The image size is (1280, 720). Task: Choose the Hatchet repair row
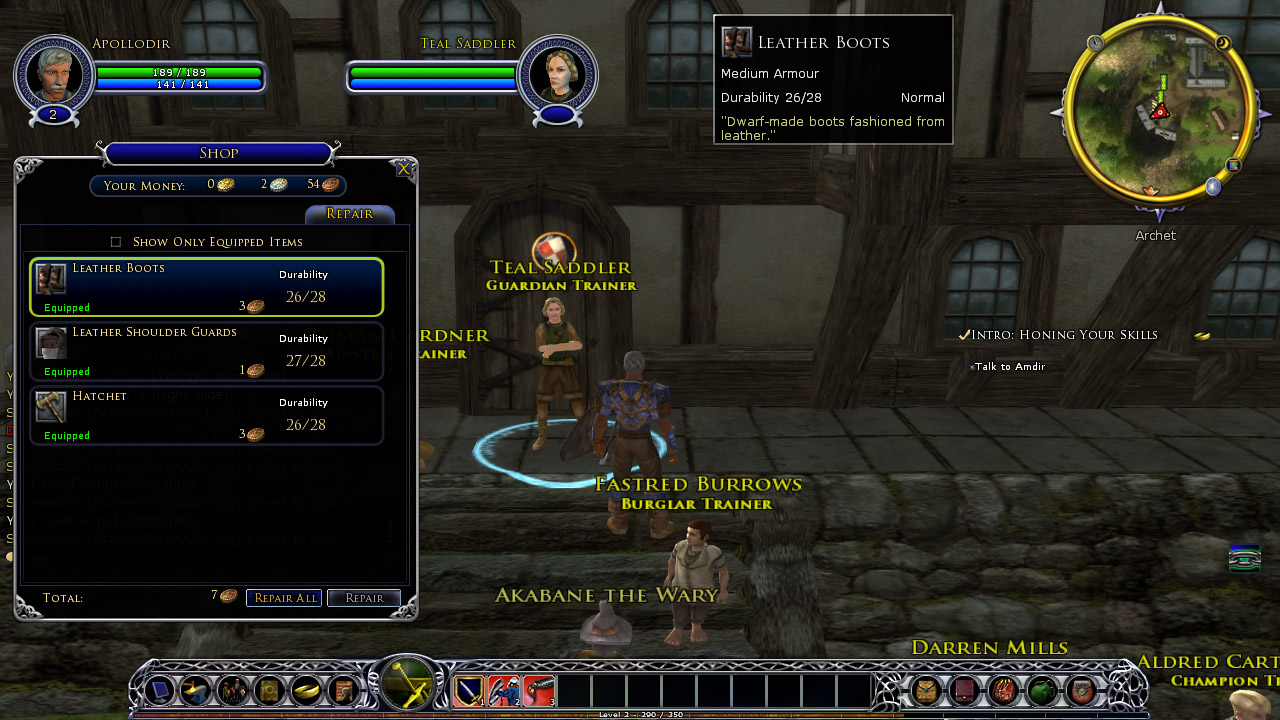207,416
